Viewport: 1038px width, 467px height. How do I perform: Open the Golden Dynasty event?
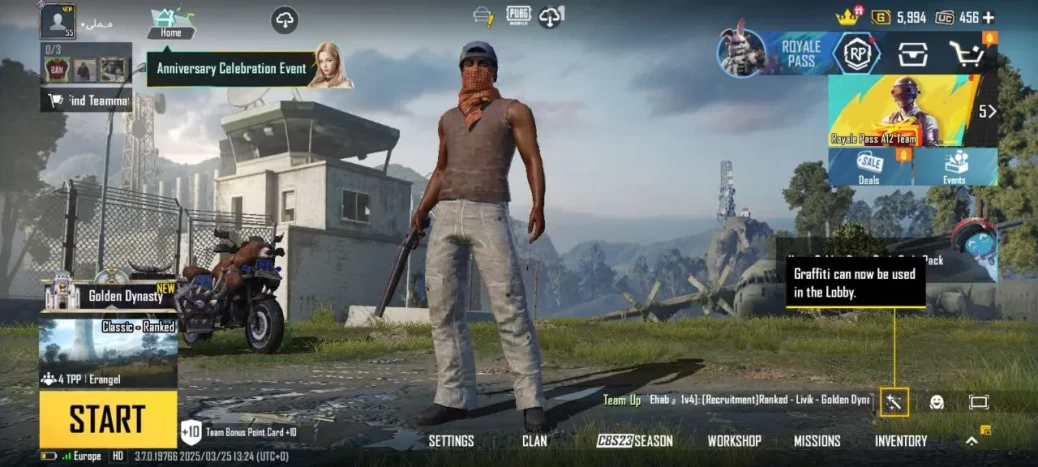[108, 294]
